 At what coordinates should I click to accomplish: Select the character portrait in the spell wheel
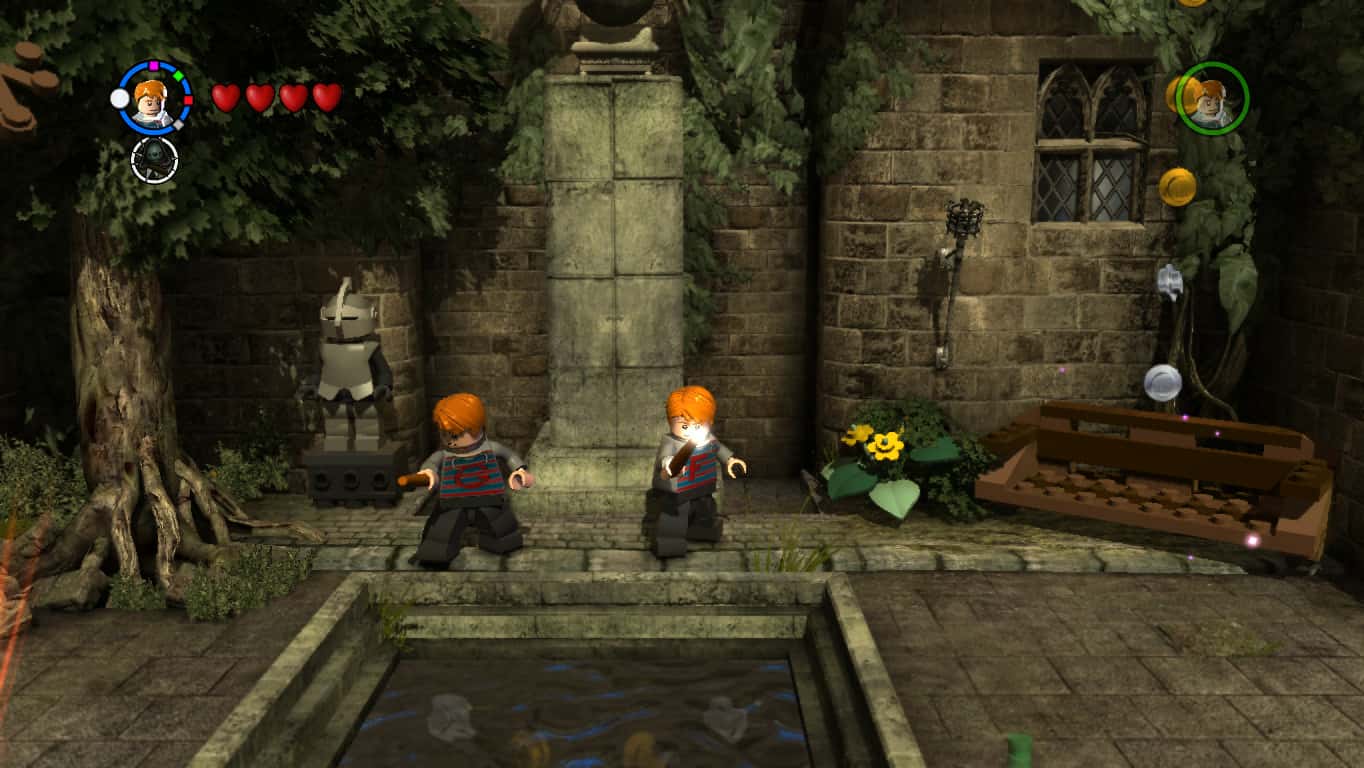(152, 103)
